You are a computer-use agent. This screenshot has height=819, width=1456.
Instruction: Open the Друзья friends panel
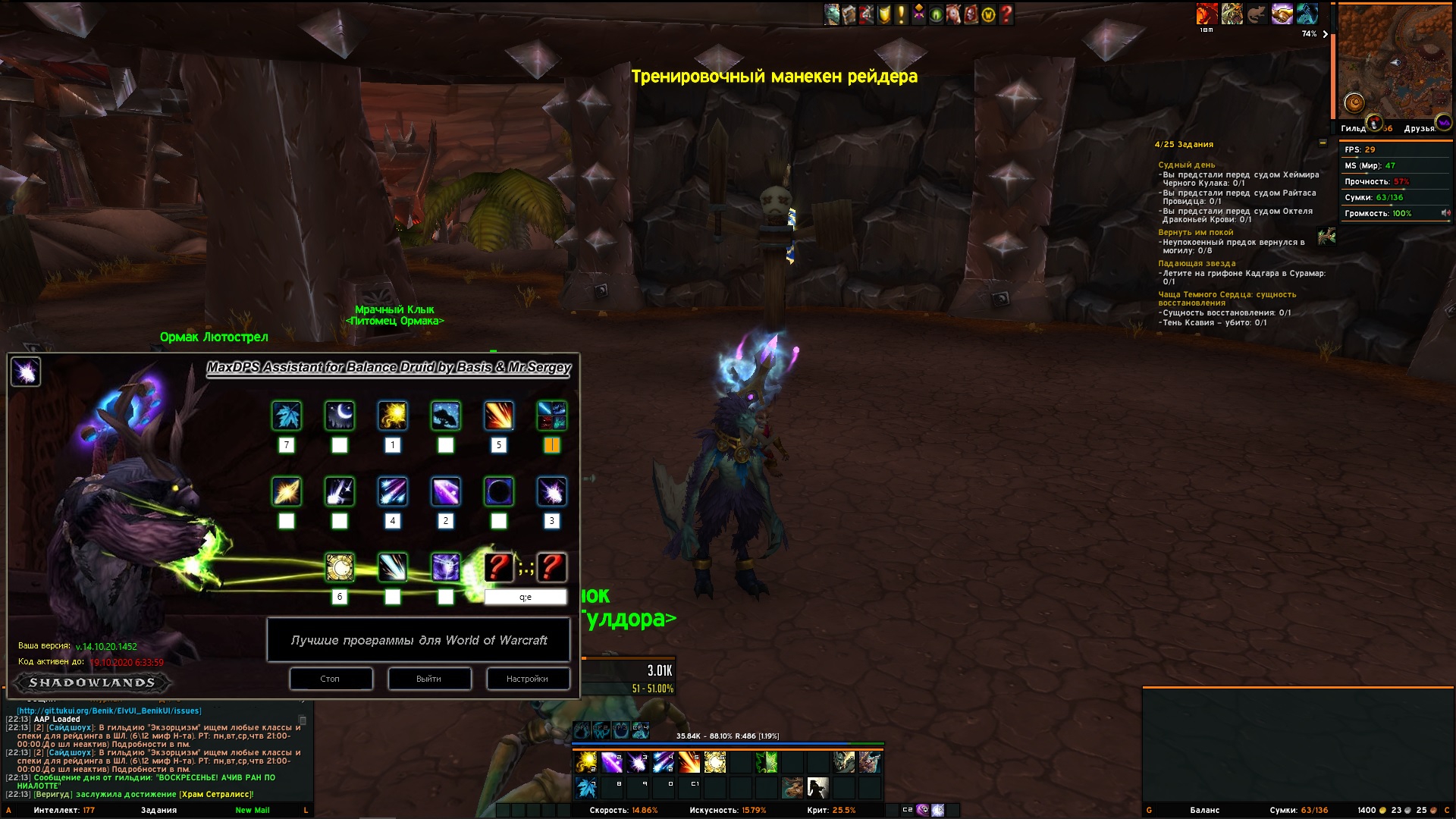tap(1420, 128)
